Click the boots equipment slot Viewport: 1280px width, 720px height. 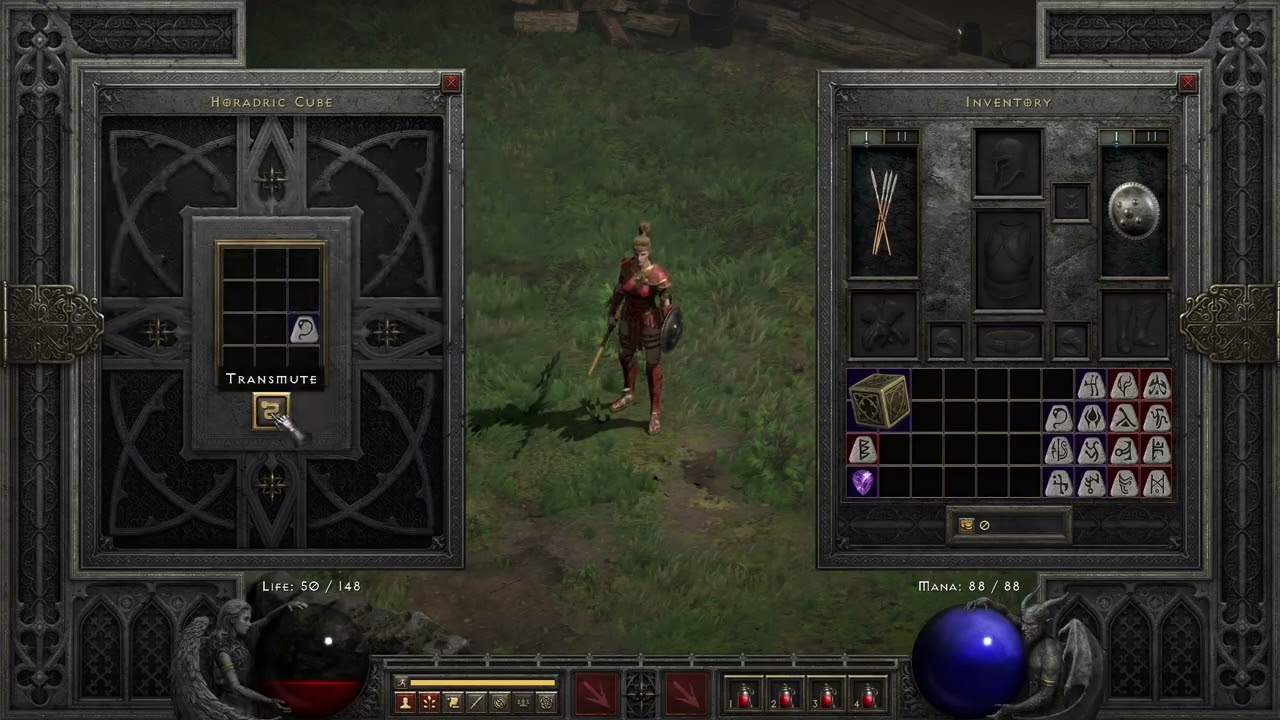click(1134, 324)
